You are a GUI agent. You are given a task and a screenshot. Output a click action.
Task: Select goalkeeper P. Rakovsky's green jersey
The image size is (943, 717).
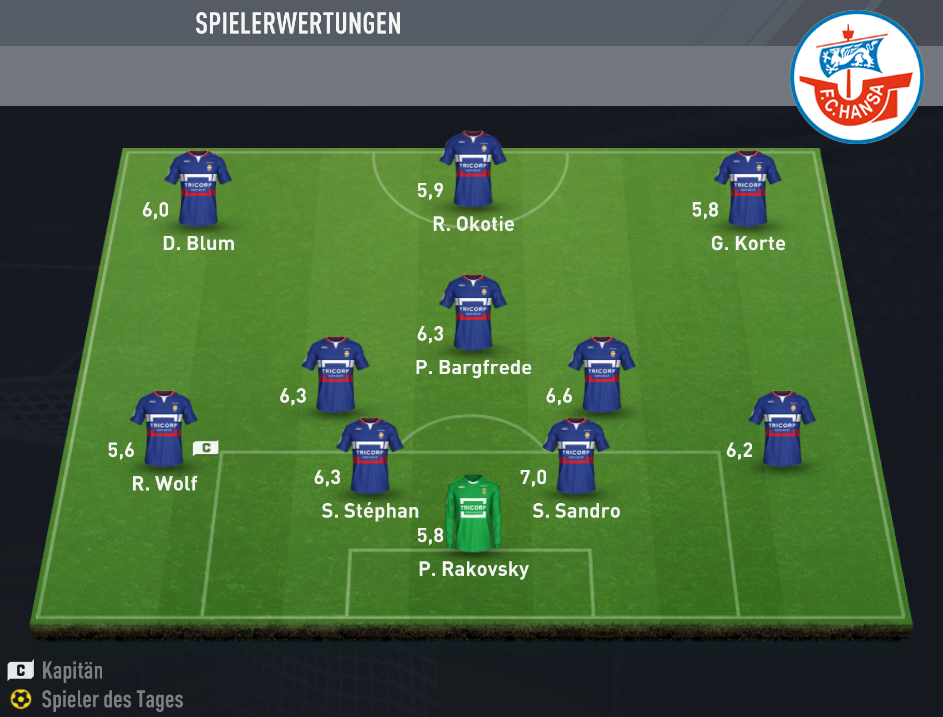473,513
